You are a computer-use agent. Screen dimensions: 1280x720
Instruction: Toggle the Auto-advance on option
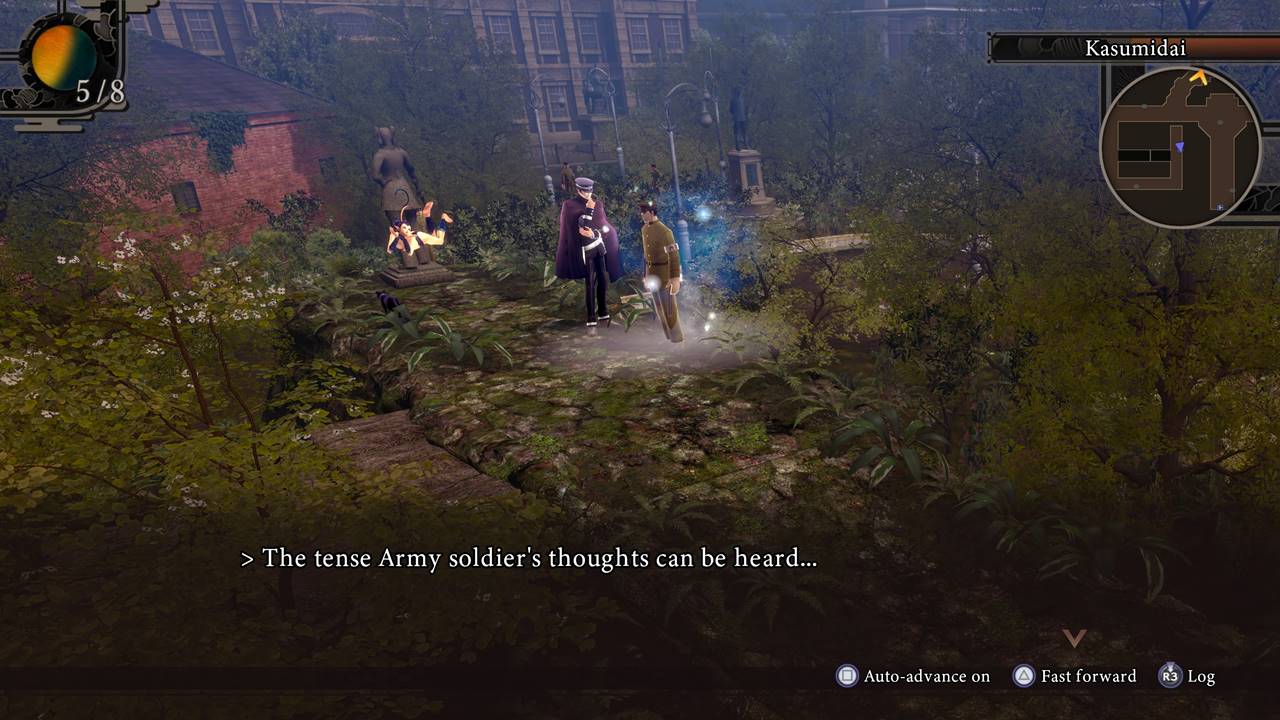913,676
